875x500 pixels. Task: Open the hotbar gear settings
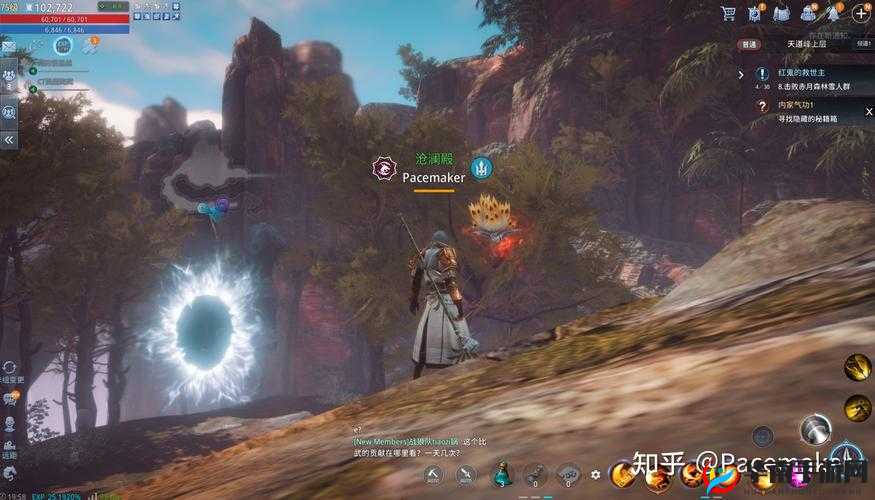point(596,475)
